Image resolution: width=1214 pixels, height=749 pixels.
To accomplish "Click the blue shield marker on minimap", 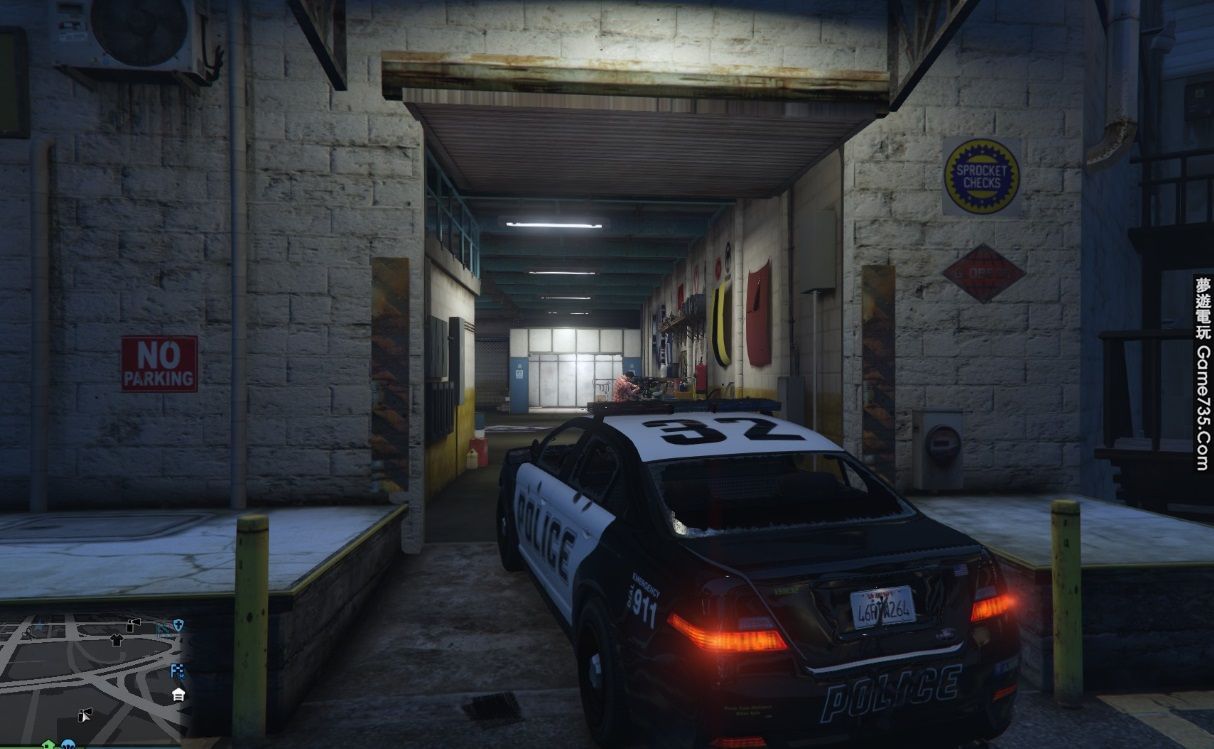I will point(178,625).
